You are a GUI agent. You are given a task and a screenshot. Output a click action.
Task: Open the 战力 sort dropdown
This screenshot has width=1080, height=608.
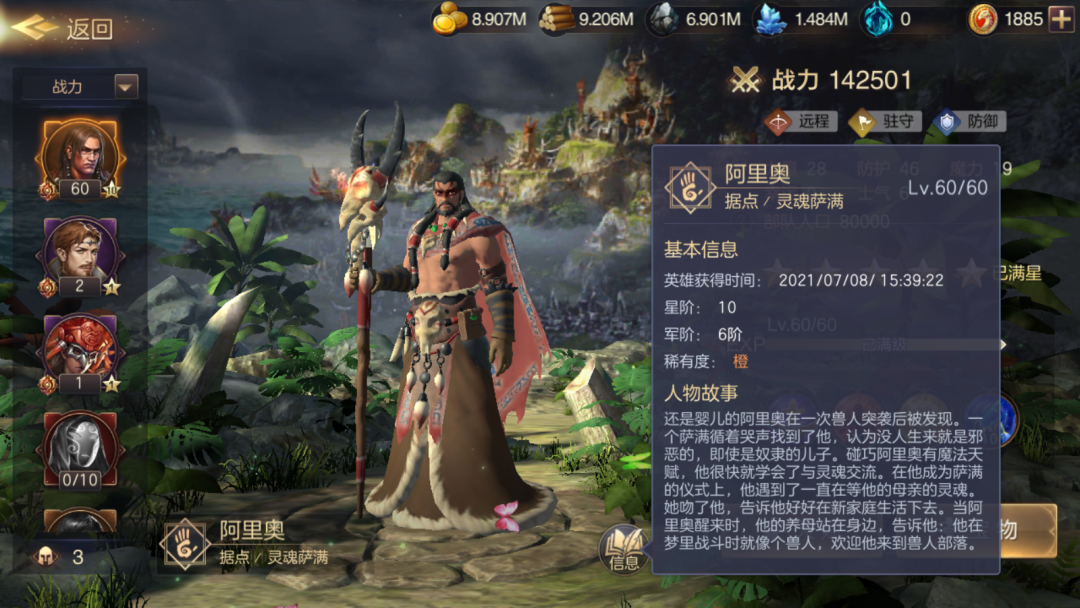coord(81,87)
